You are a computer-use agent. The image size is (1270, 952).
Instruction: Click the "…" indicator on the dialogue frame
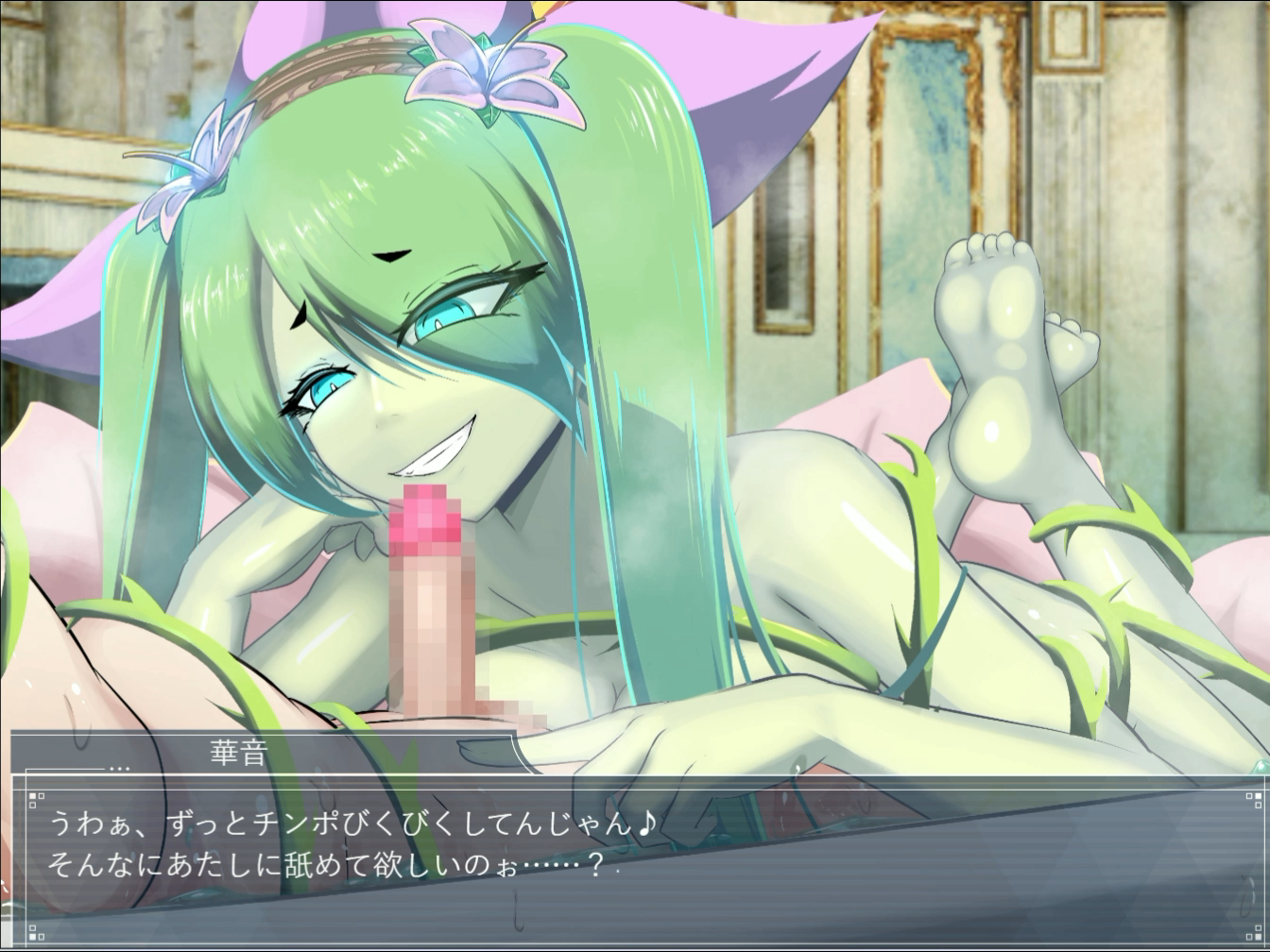tap(120, 767)
